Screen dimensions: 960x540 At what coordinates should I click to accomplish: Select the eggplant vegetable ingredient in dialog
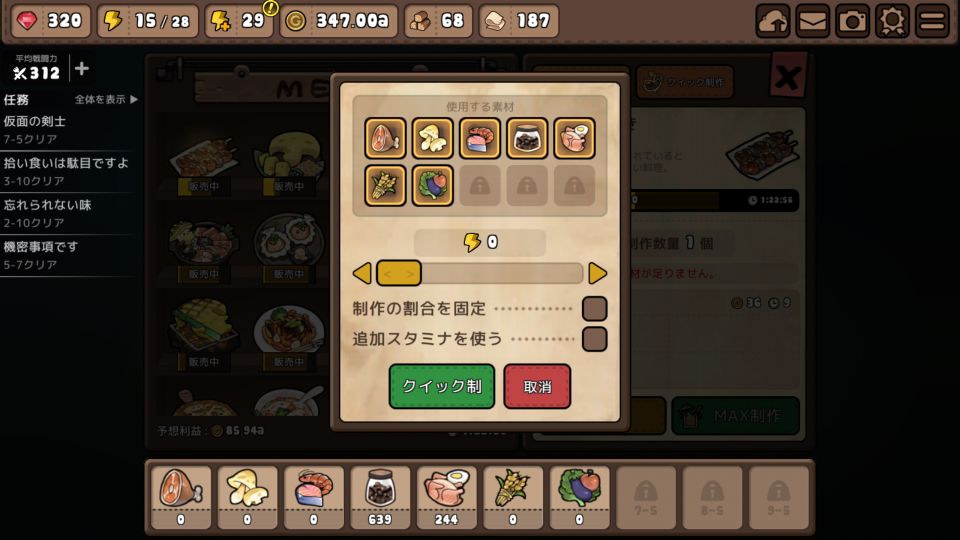coord(433,185)
